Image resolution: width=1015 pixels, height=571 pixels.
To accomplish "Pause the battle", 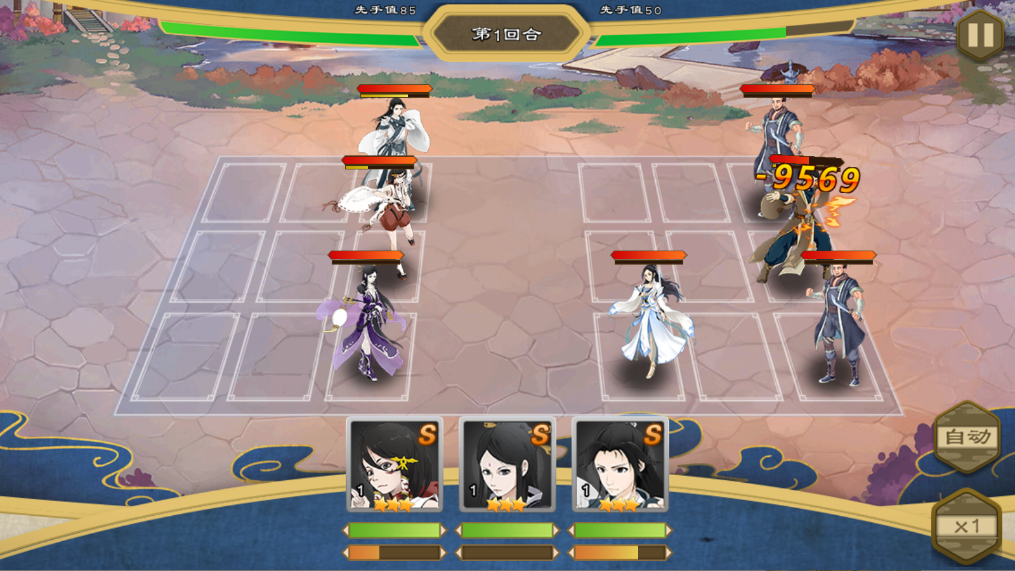I will tap(980, 36).
